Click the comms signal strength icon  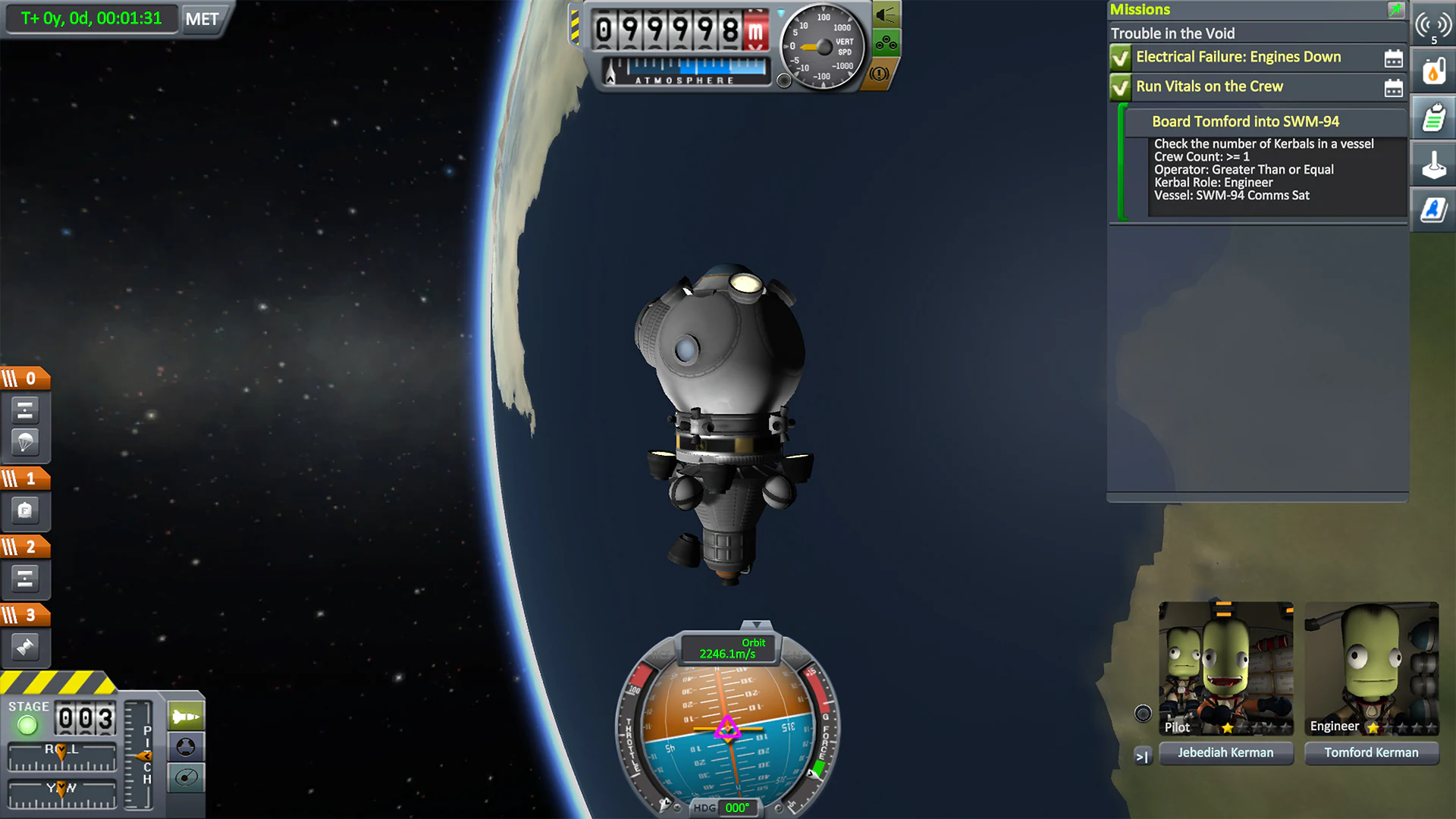tap(1433, 23)
